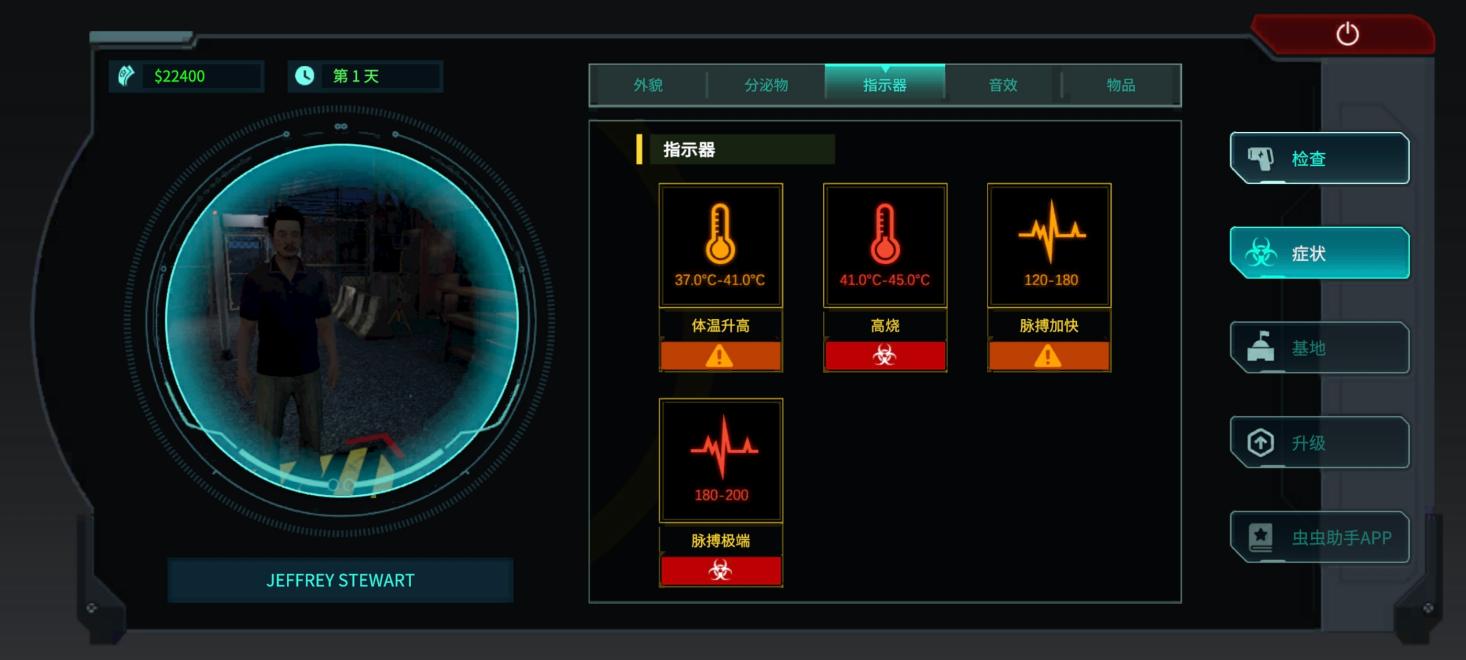Click the red power button
This screenshot has height=660, width=1466.
tap(1347, 35)
